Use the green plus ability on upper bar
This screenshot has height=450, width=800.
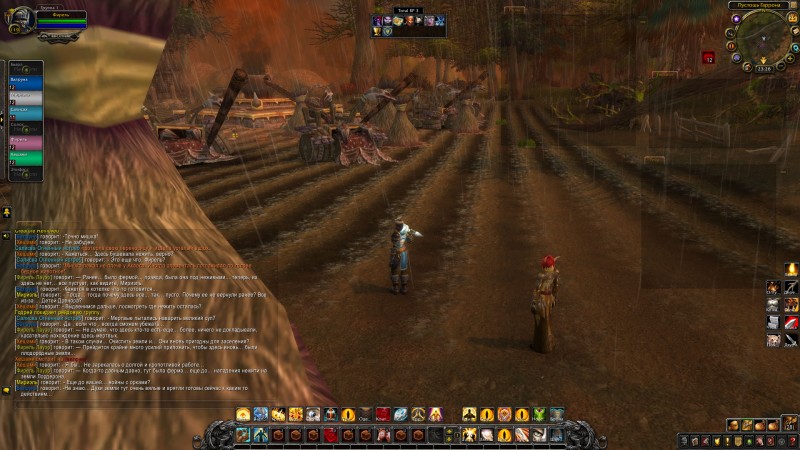click(x=539, y=414)
